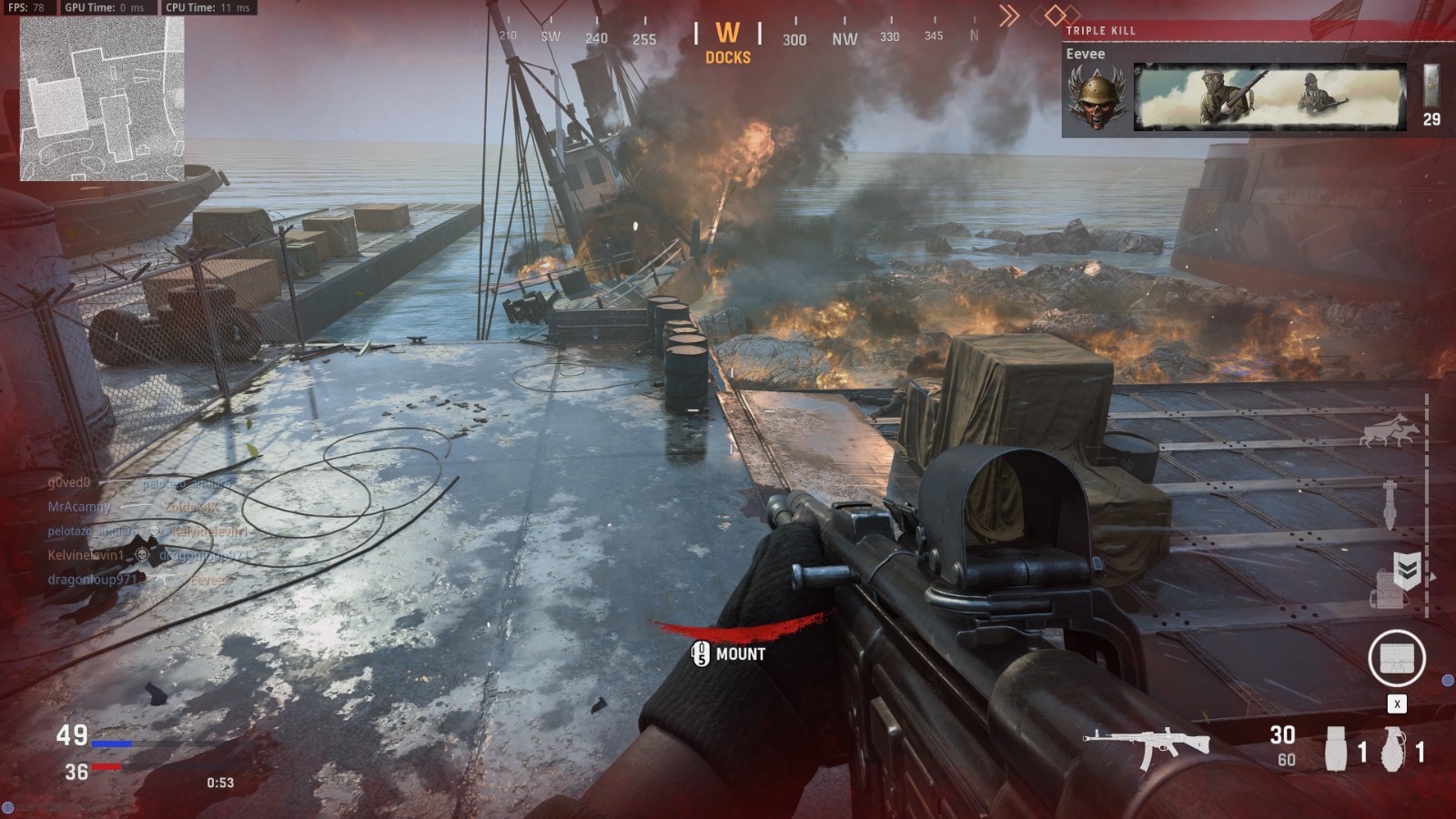
Task: Select the assault rifle weapon icon
Action: (x=1146, y=744)
